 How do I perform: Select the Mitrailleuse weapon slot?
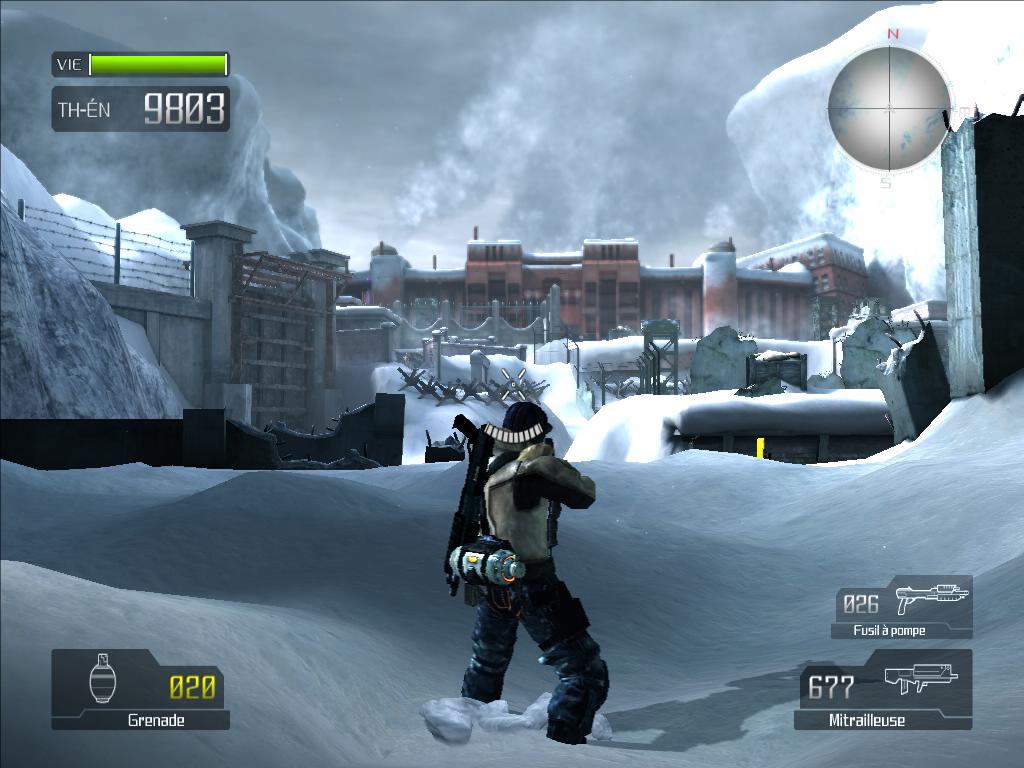[884, 689]
